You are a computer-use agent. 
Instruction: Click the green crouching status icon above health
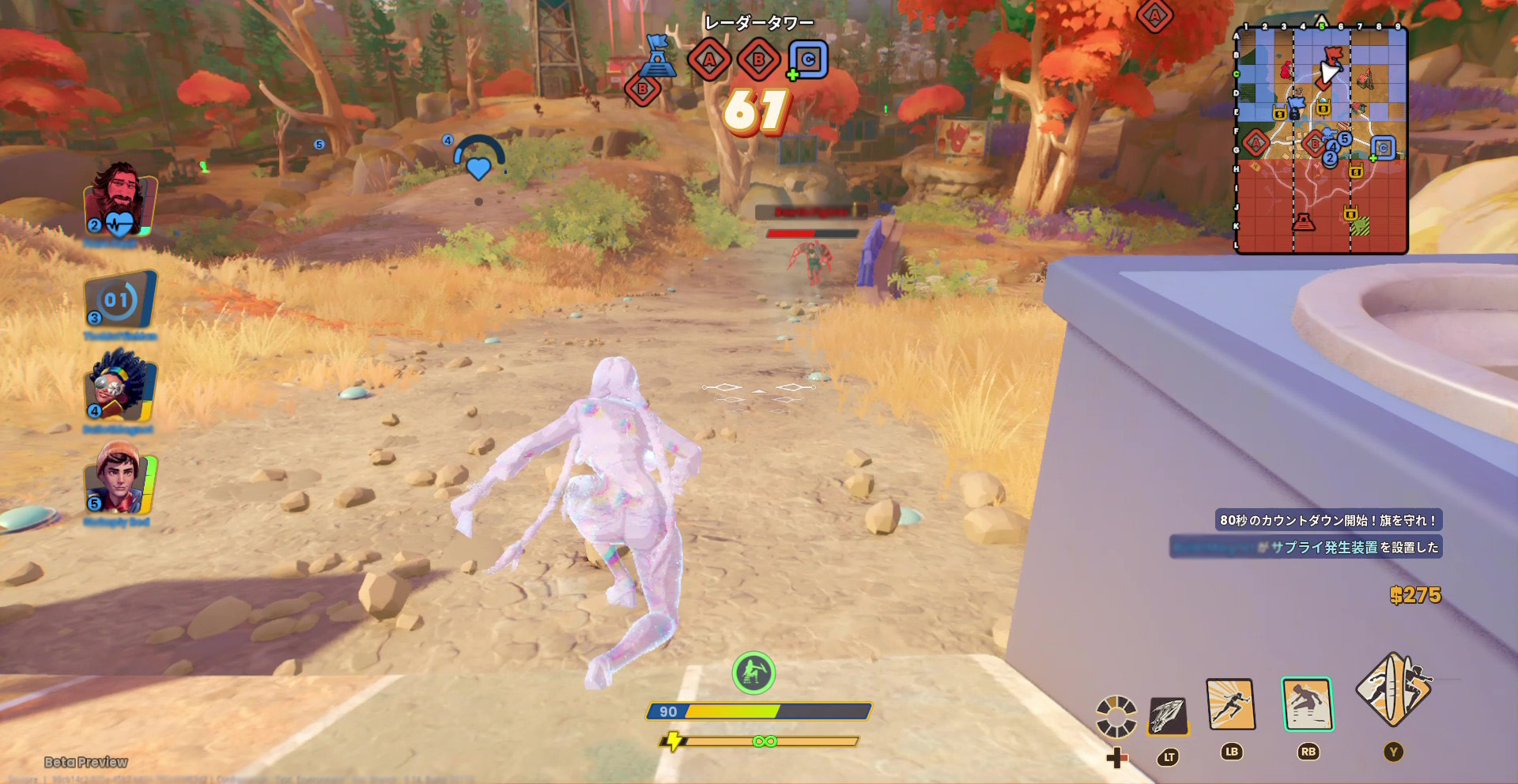[753, 673]
